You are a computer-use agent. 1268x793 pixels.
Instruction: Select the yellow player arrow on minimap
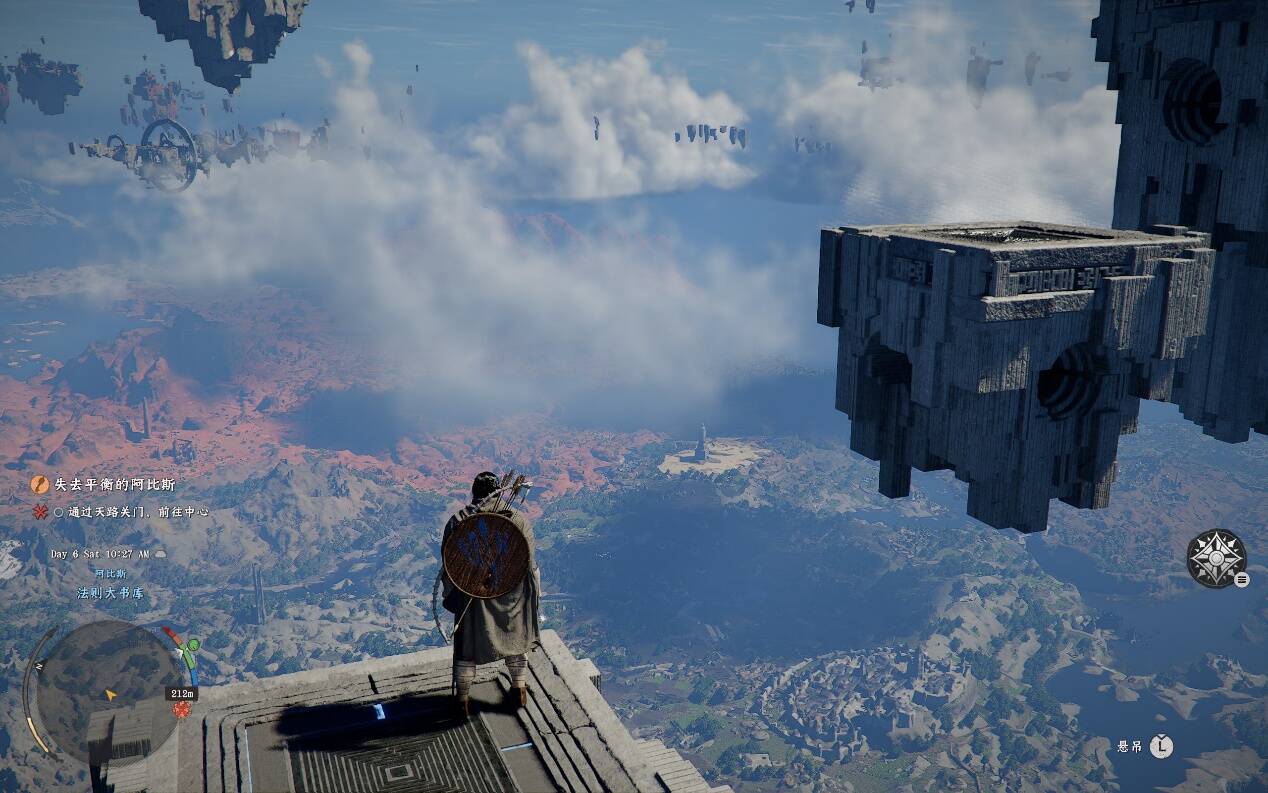[x=111, y=693]
